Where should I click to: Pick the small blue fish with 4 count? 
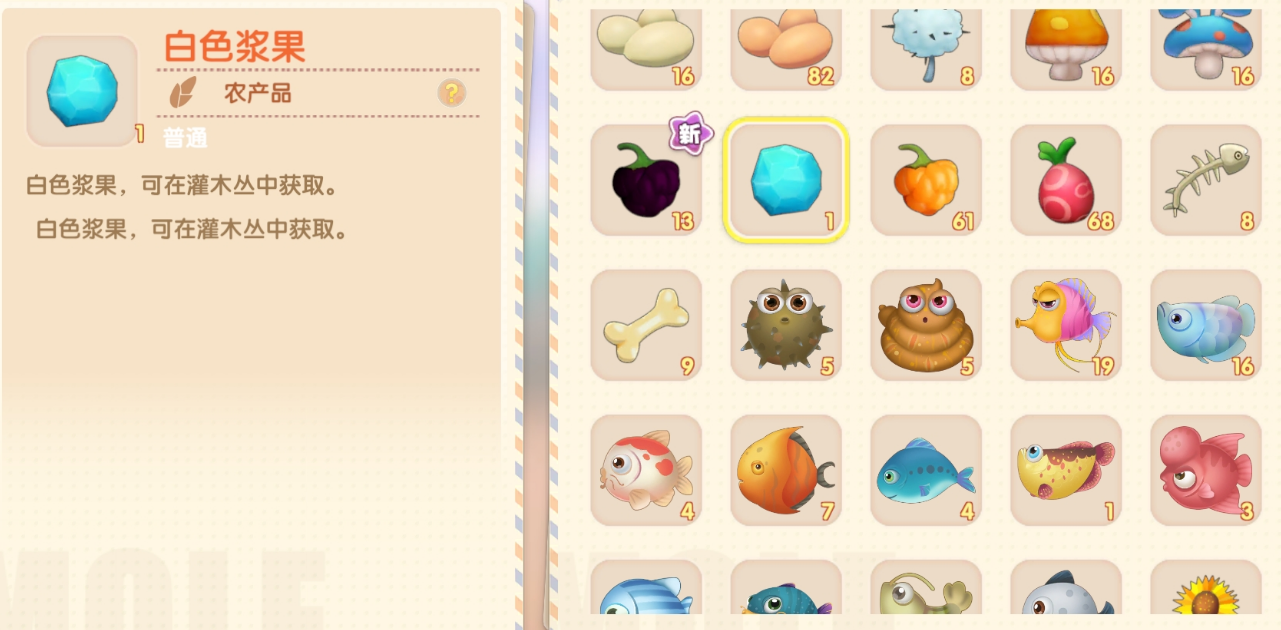point(926,471)
